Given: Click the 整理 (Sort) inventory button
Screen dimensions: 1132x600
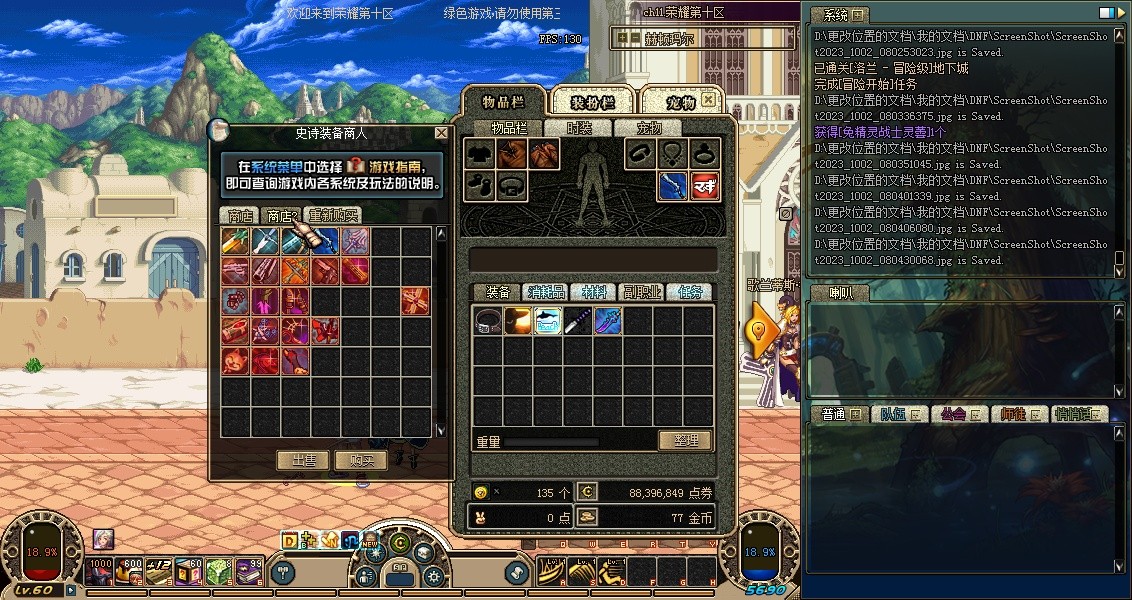Looking at the screenshot, I should pos(685,440).
